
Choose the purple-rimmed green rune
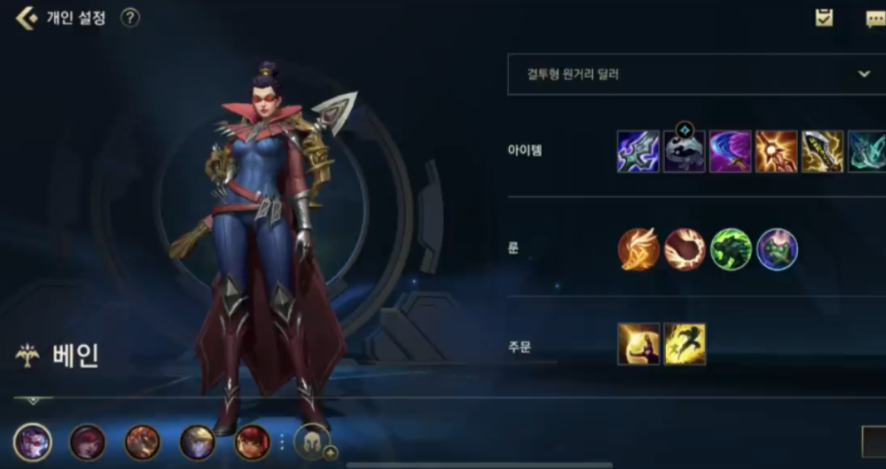tap(777, 249)
